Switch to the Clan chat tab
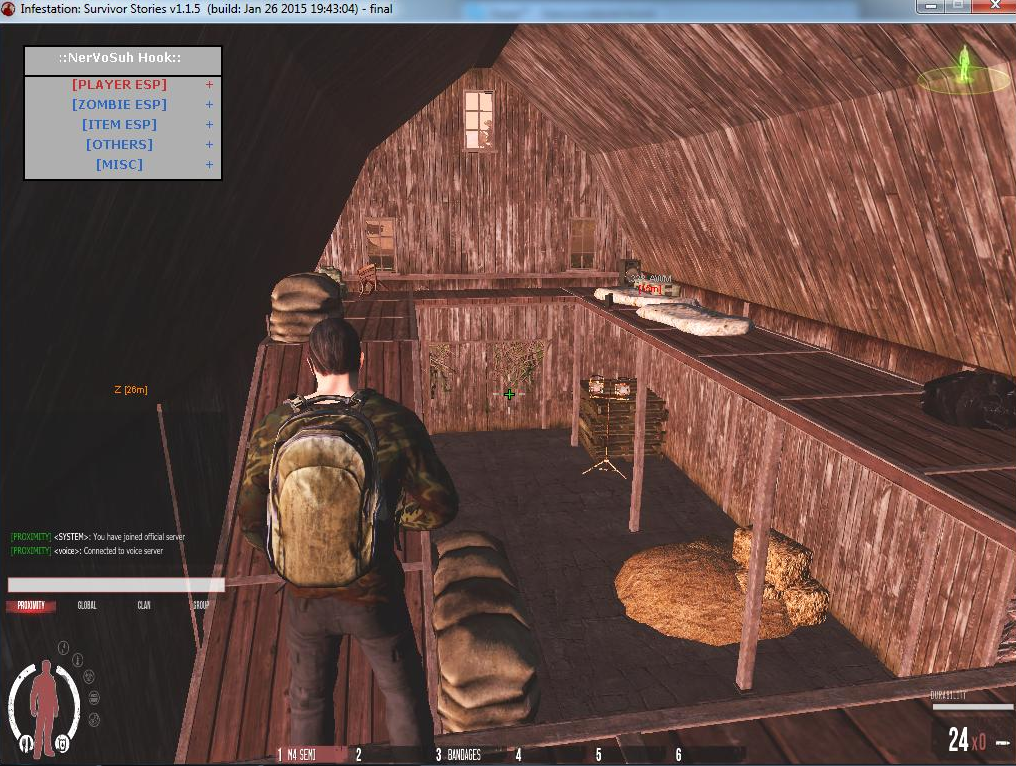Viewport: 1016px width, 766px height. 144,606
